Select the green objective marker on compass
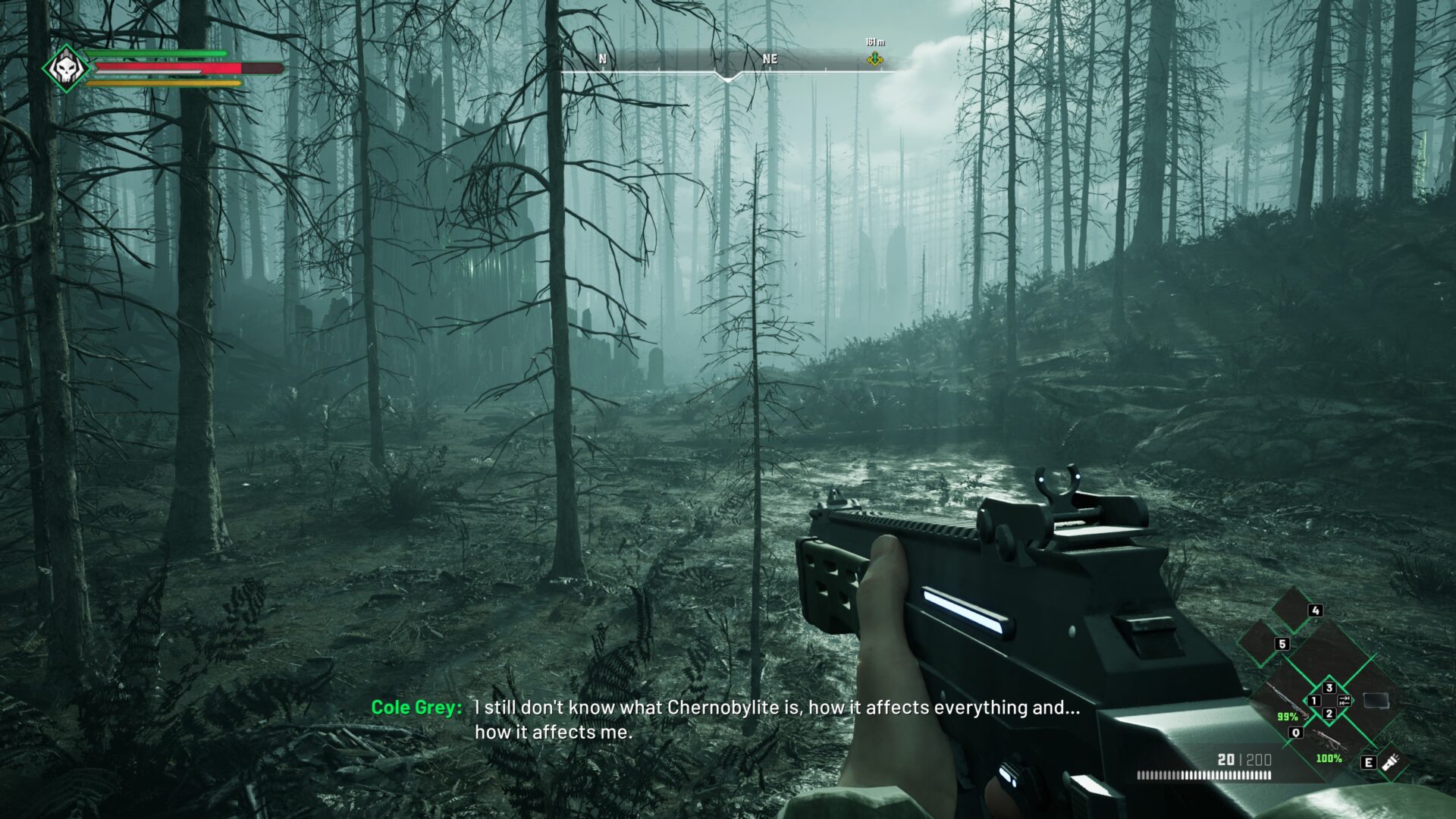The height and width of the screenshot is (819, 1456). [875, 58]
